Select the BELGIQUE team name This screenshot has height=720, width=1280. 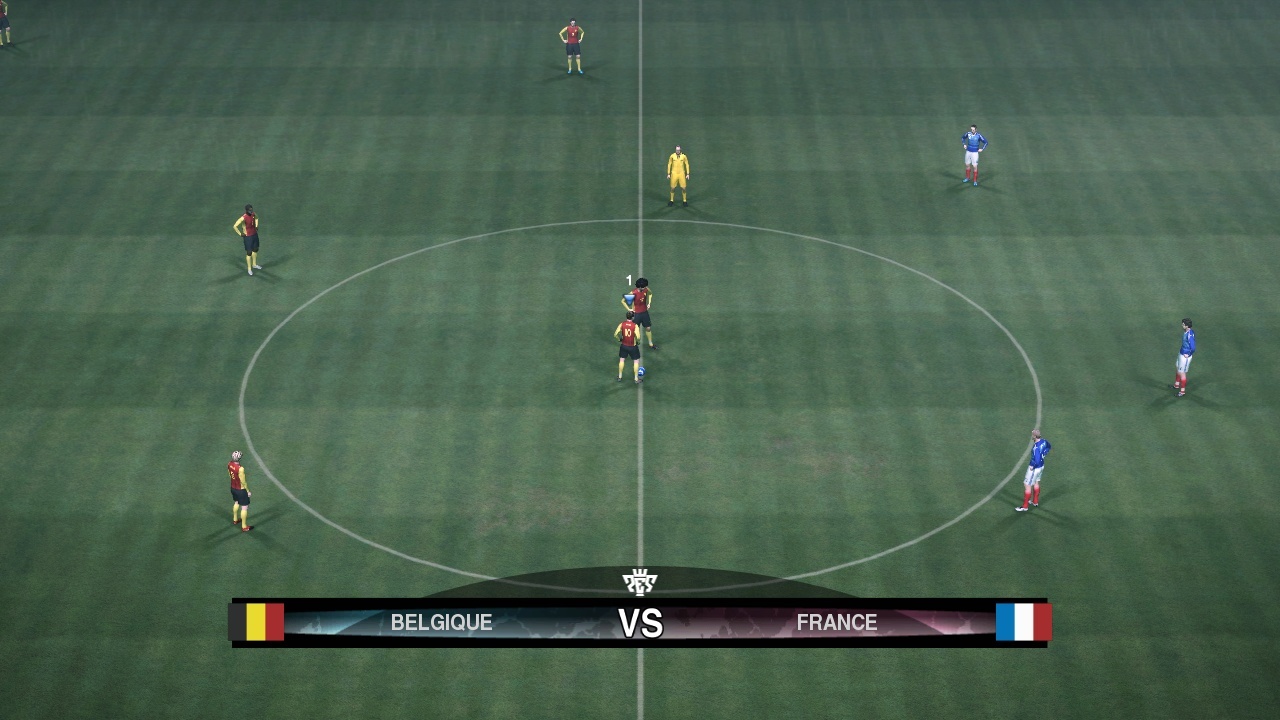(x=441, y=622)
